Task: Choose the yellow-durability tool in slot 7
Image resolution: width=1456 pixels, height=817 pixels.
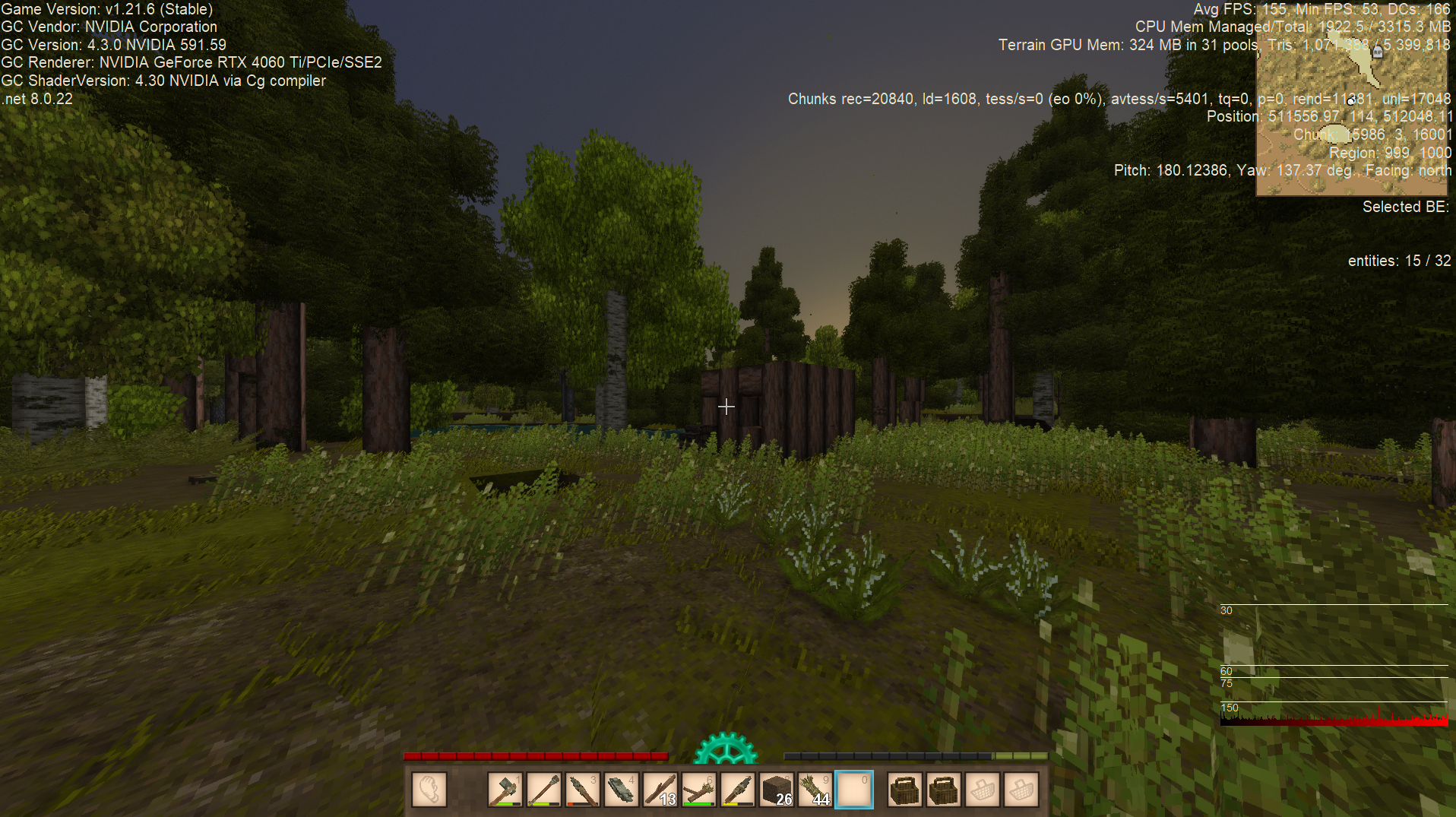Action: (738, 790)
